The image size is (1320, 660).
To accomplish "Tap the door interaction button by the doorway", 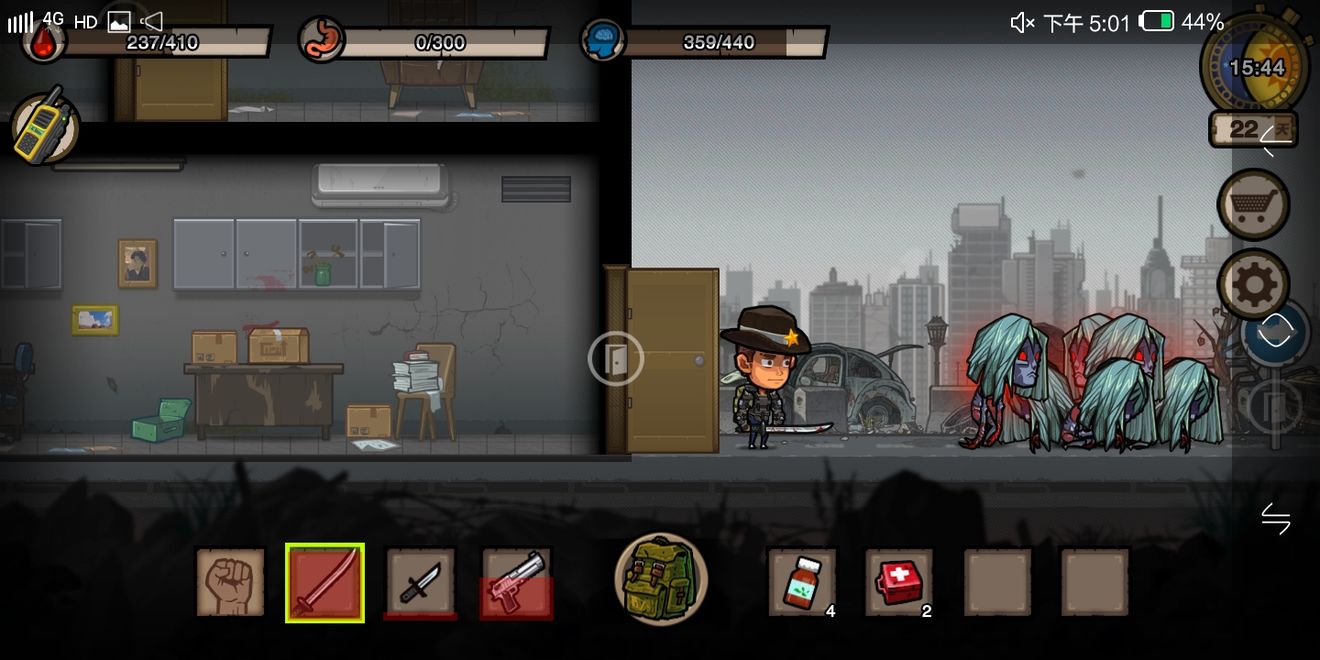I will tap(615, 358).
